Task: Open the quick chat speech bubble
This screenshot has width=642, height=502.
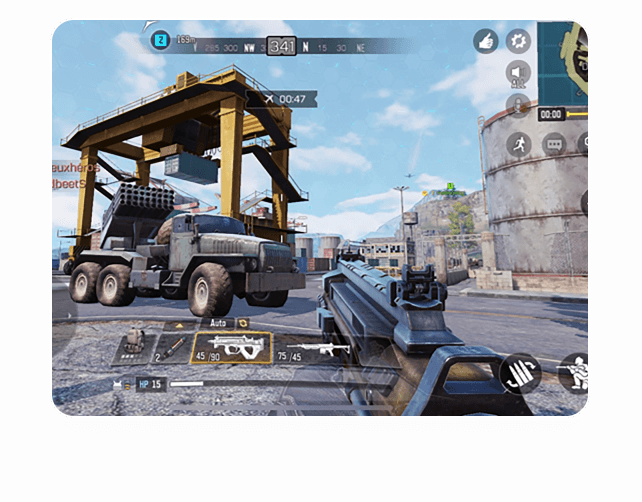Action: click(553, 144)
